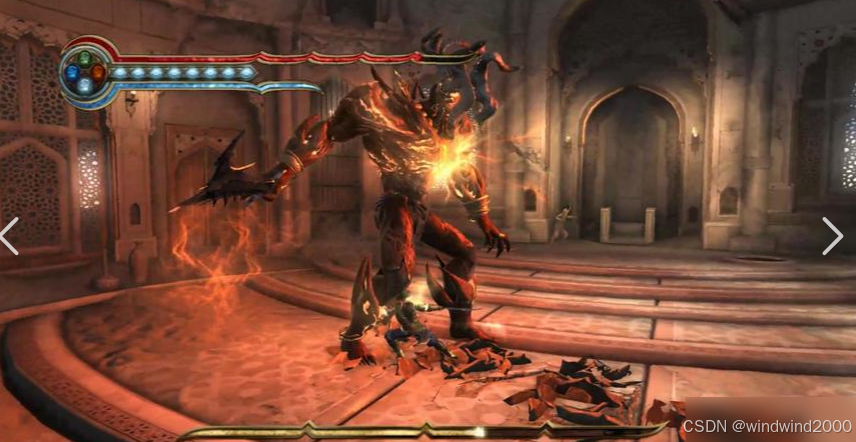Image resolution: width=856 pixels, height=442 pixels.
Task: Select the green gem on the power medallion
Action: [x=84, y=58]
